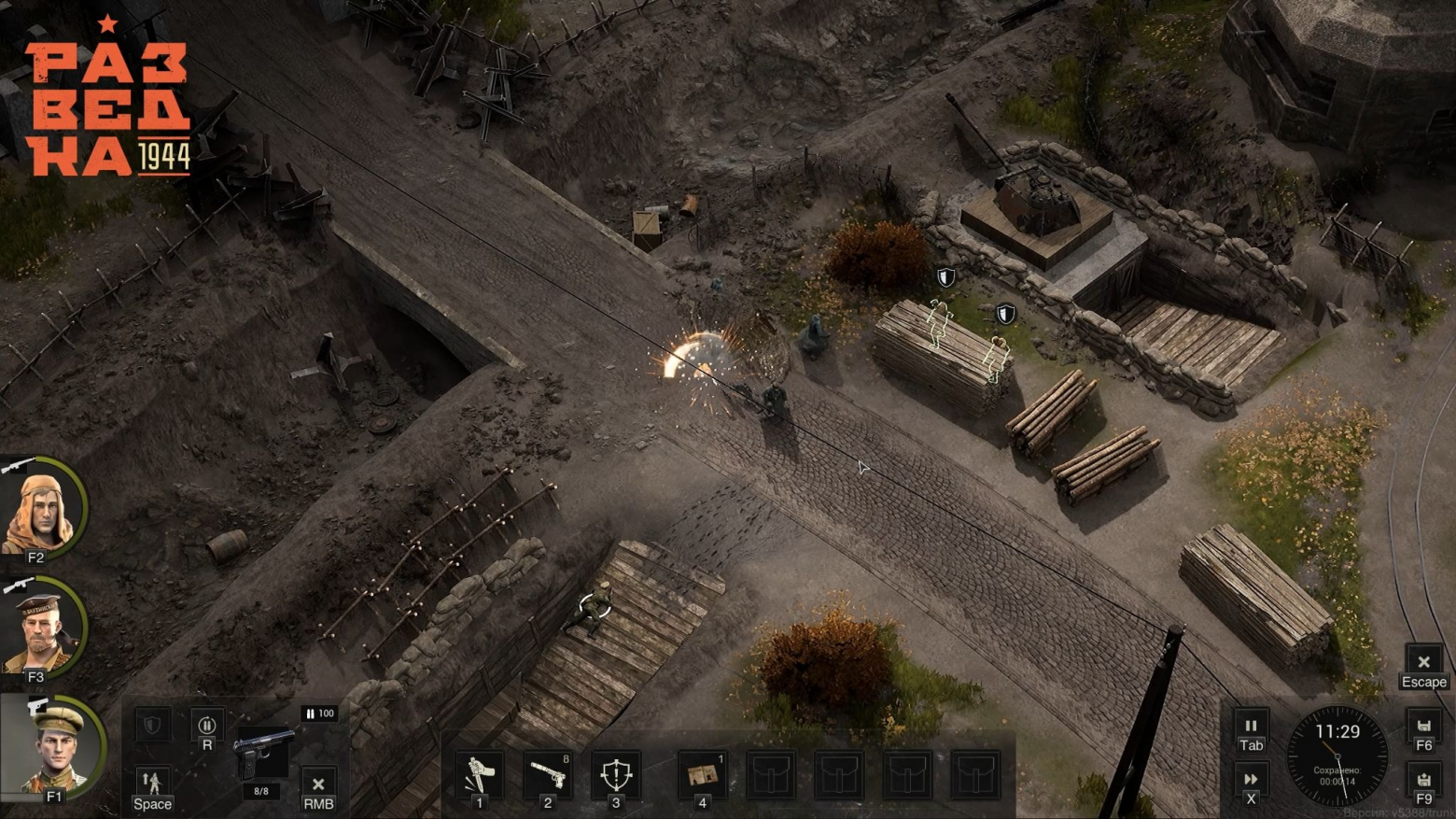Use the document item in slot 4
The width and height of the screenshot is (1456, 819).
pos(702,774)
